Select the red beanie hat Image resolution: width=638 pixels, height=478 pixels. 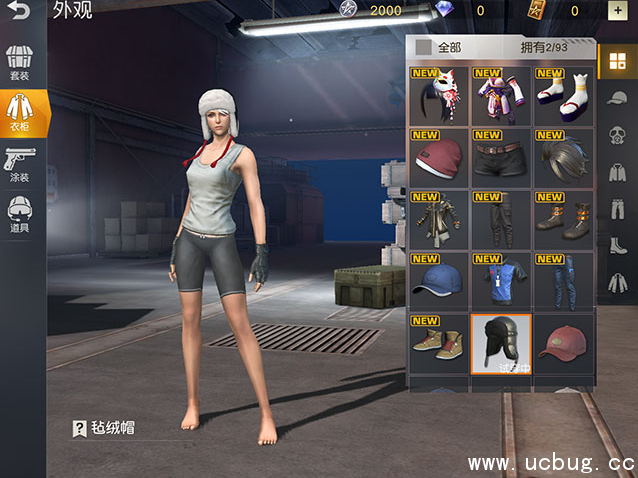(438, 158)
